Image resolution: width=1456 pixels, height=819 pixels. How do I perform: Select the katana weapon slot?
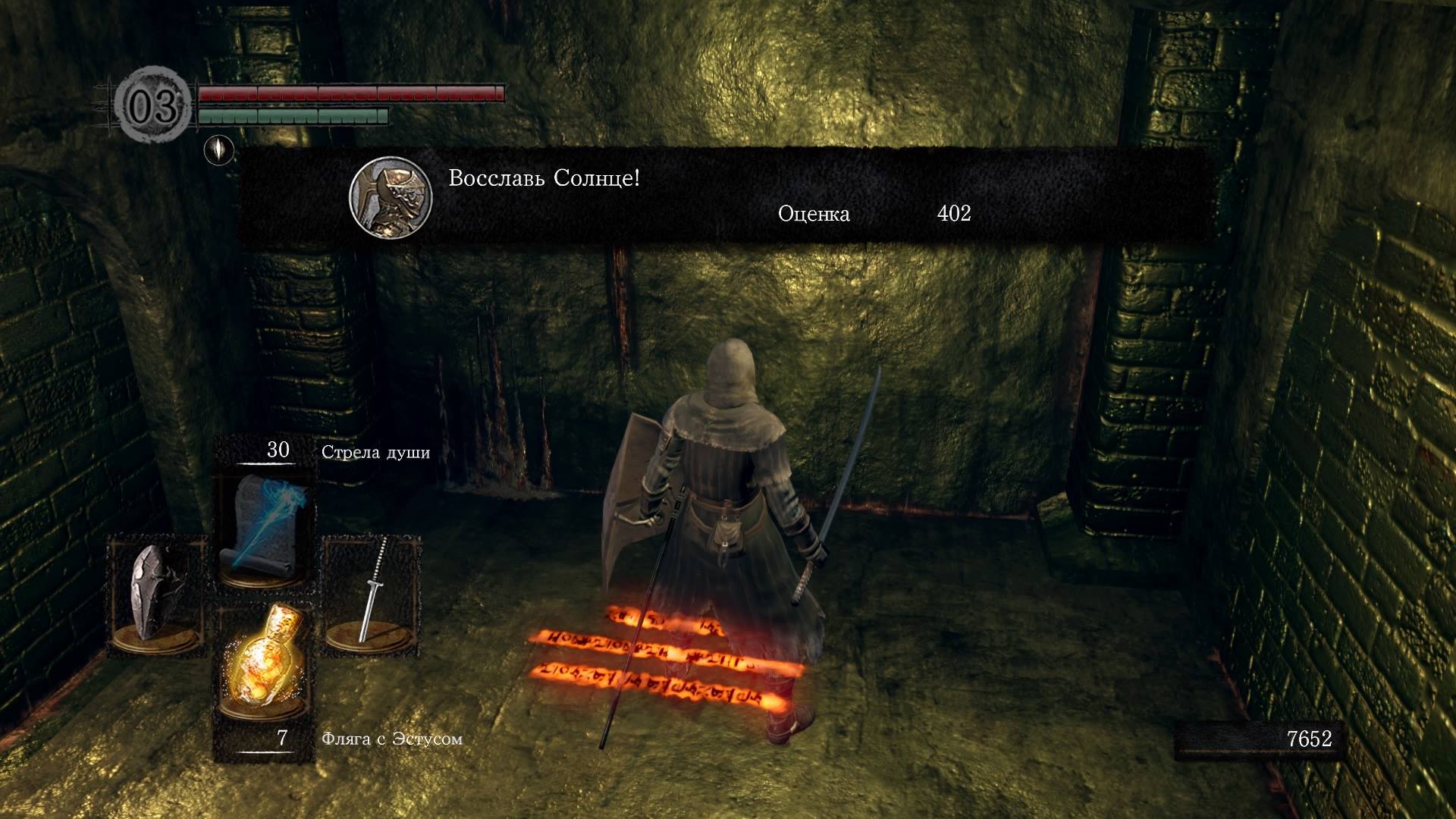coord(372,595)
